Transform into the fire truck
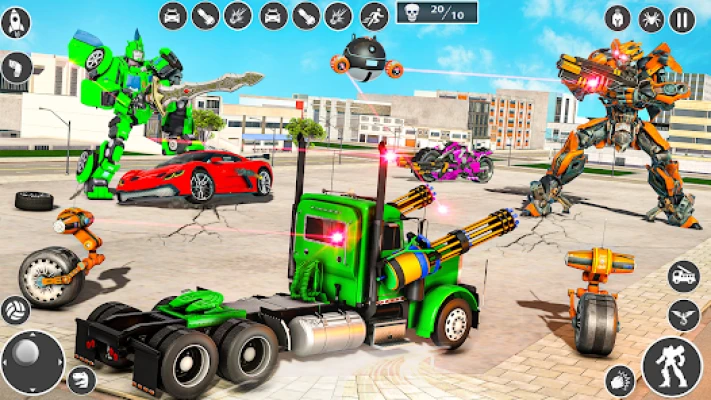The height and width of the screenshot is (400, 711). click(x=683, y=275)
